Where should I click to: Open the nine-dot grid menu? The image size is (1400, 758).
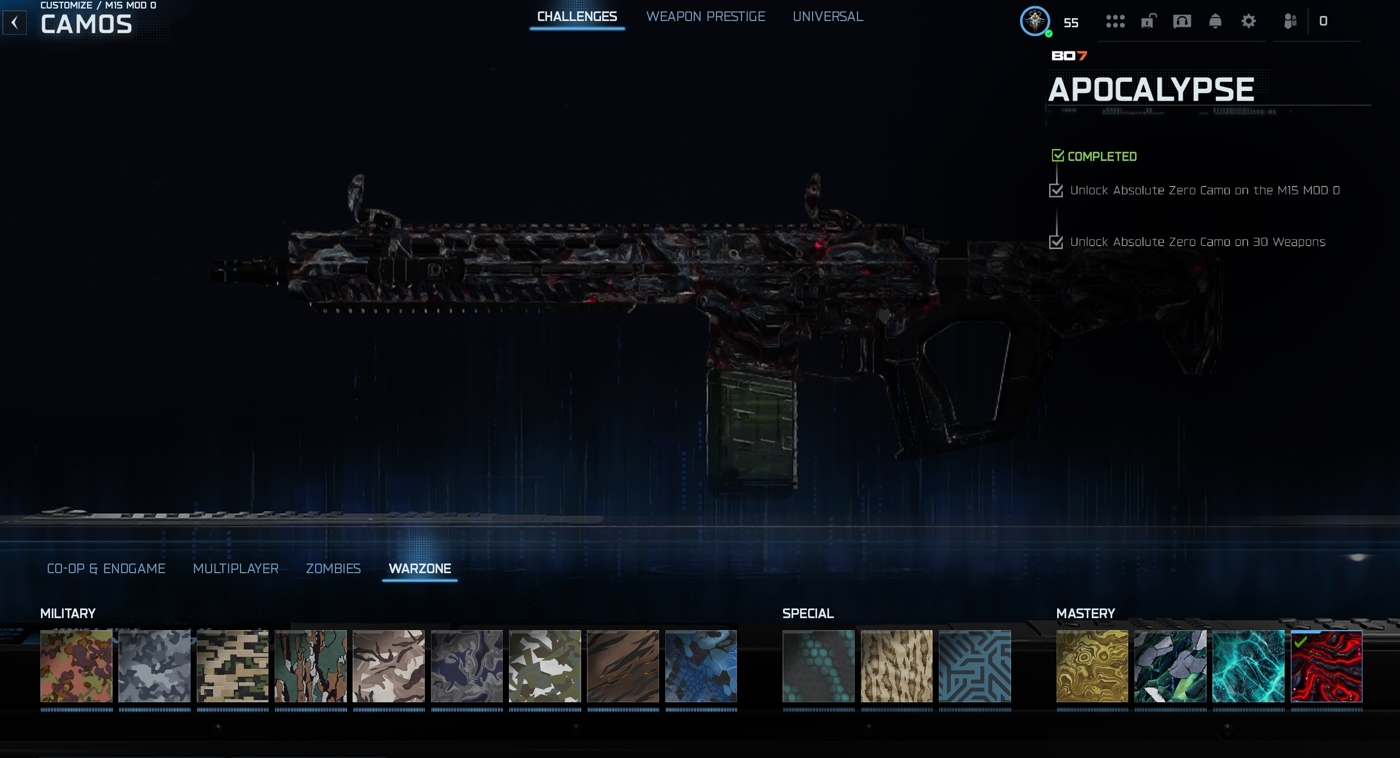[1115, 21]
